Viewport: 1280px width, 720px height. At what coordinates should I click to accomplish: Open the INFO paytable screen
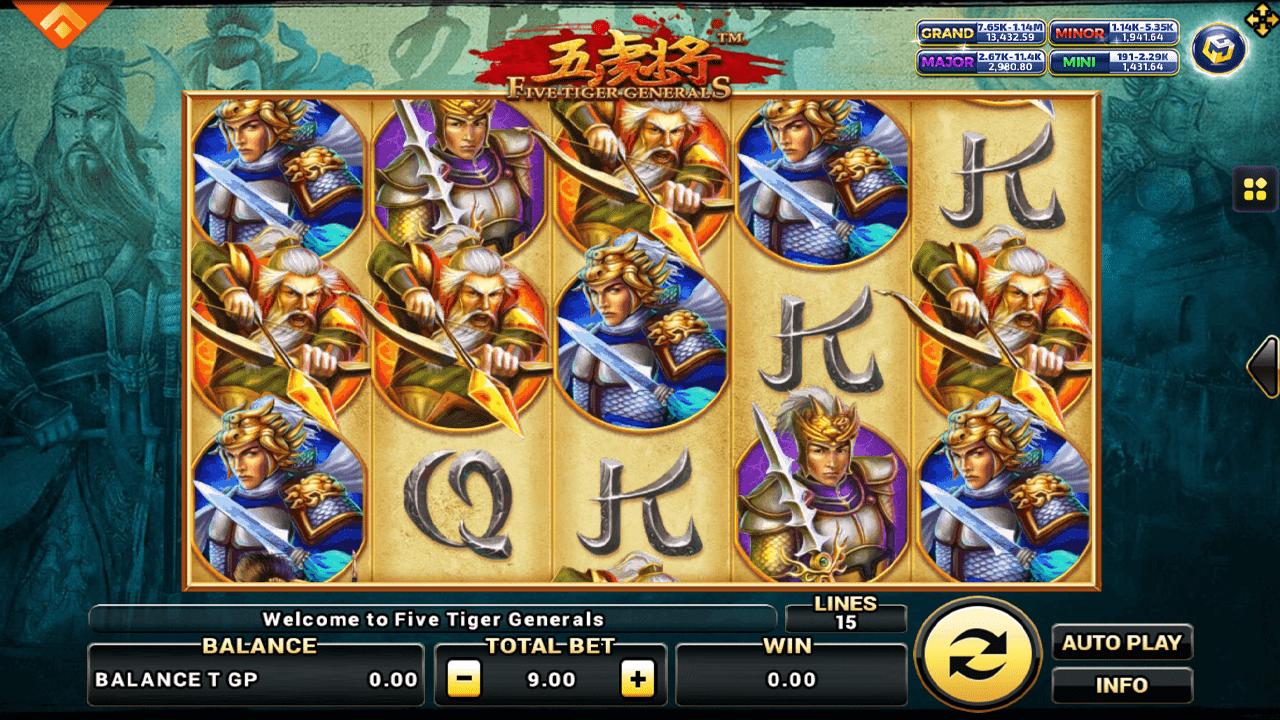pyautogui.click(x=1122, y=686)
